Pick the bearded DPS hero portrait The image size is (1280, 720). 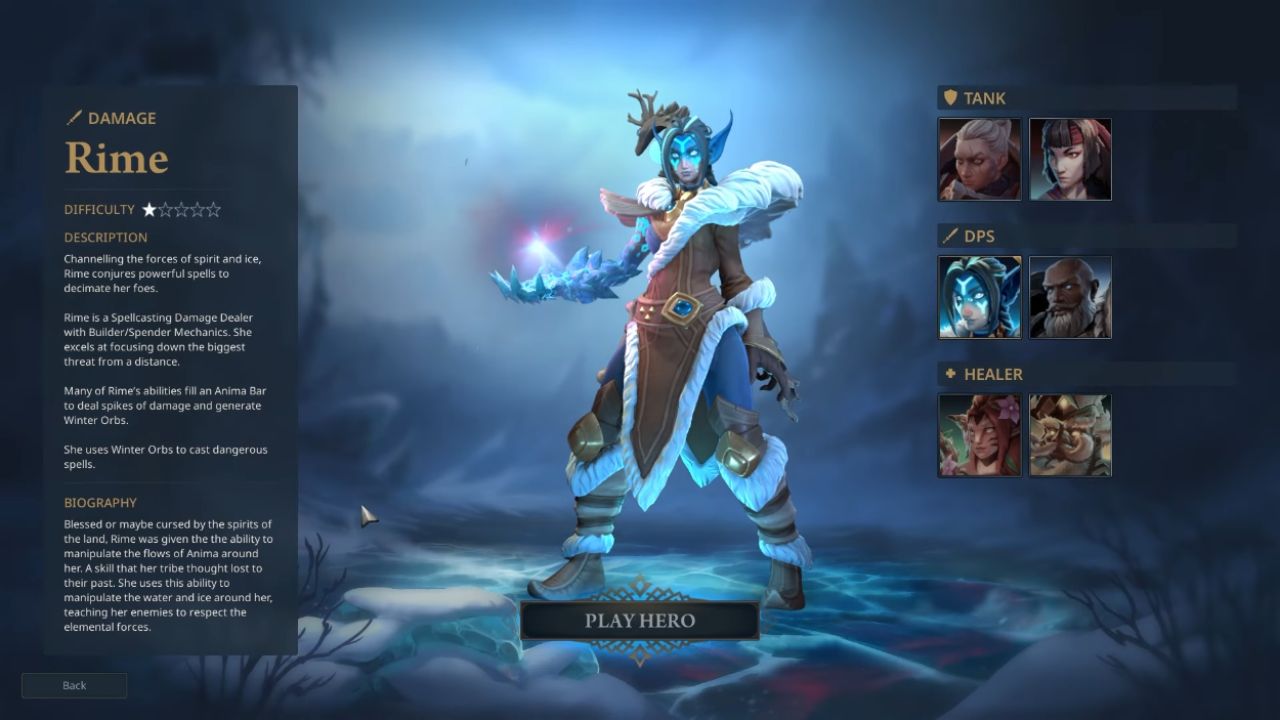pos(1070,297)
